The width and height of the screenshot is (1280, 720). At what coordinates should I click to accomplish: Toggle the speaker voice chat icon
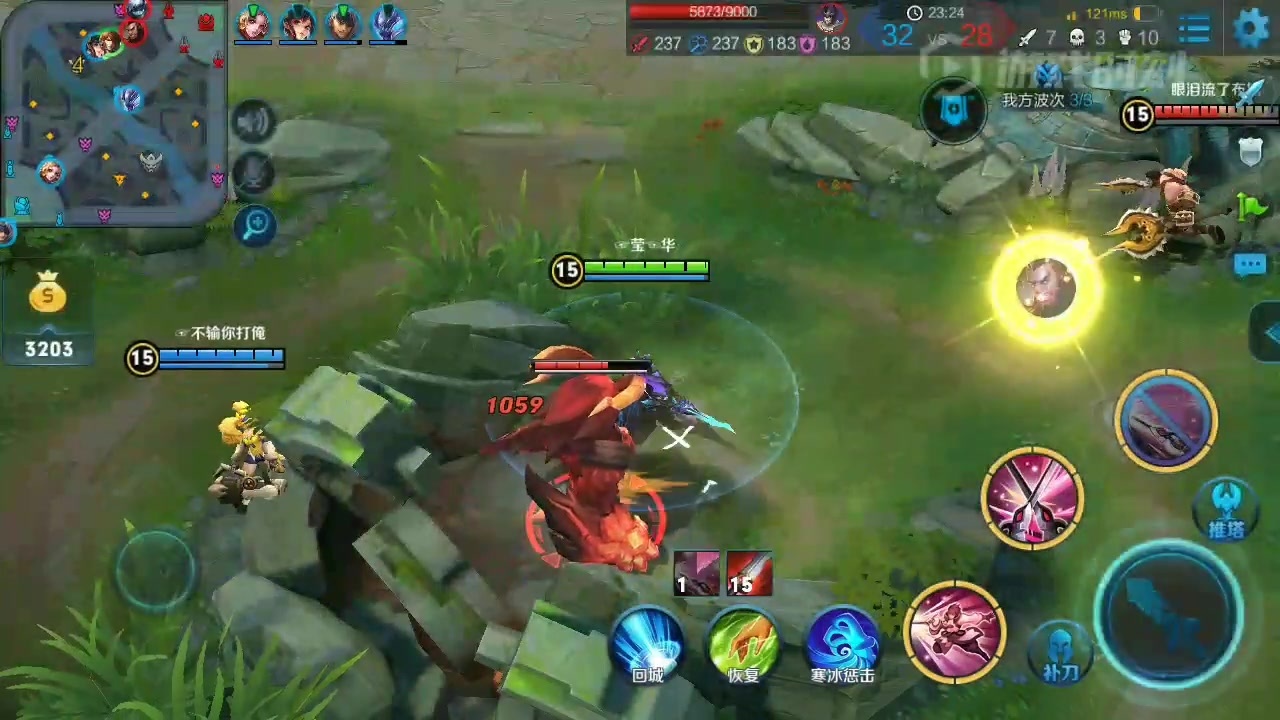(254, 122)
